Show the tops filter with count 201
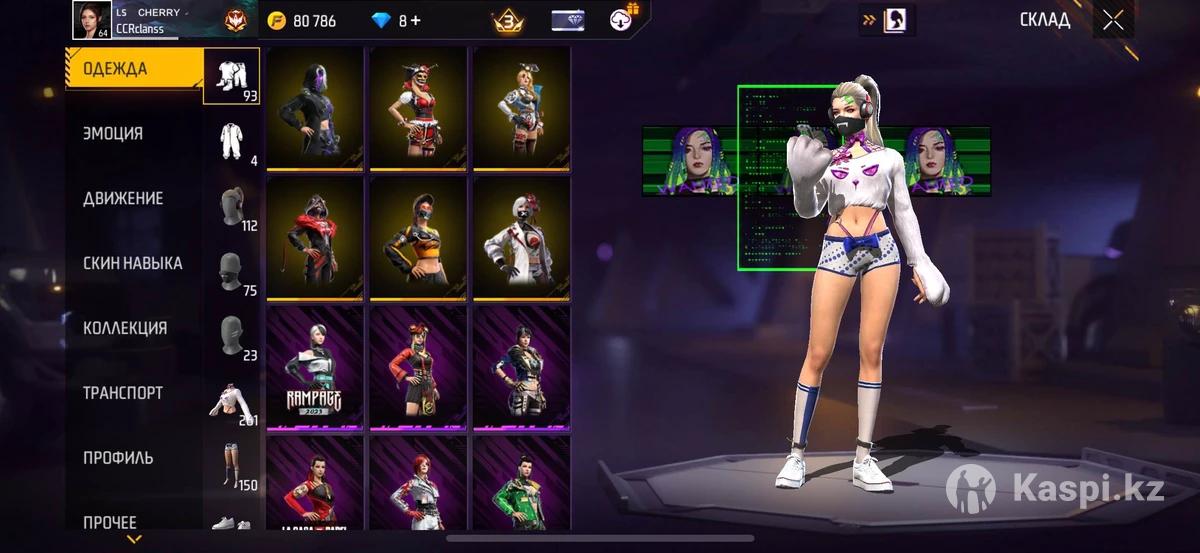The width and height of the screenshot is (1200, 553). click(231, 402)
